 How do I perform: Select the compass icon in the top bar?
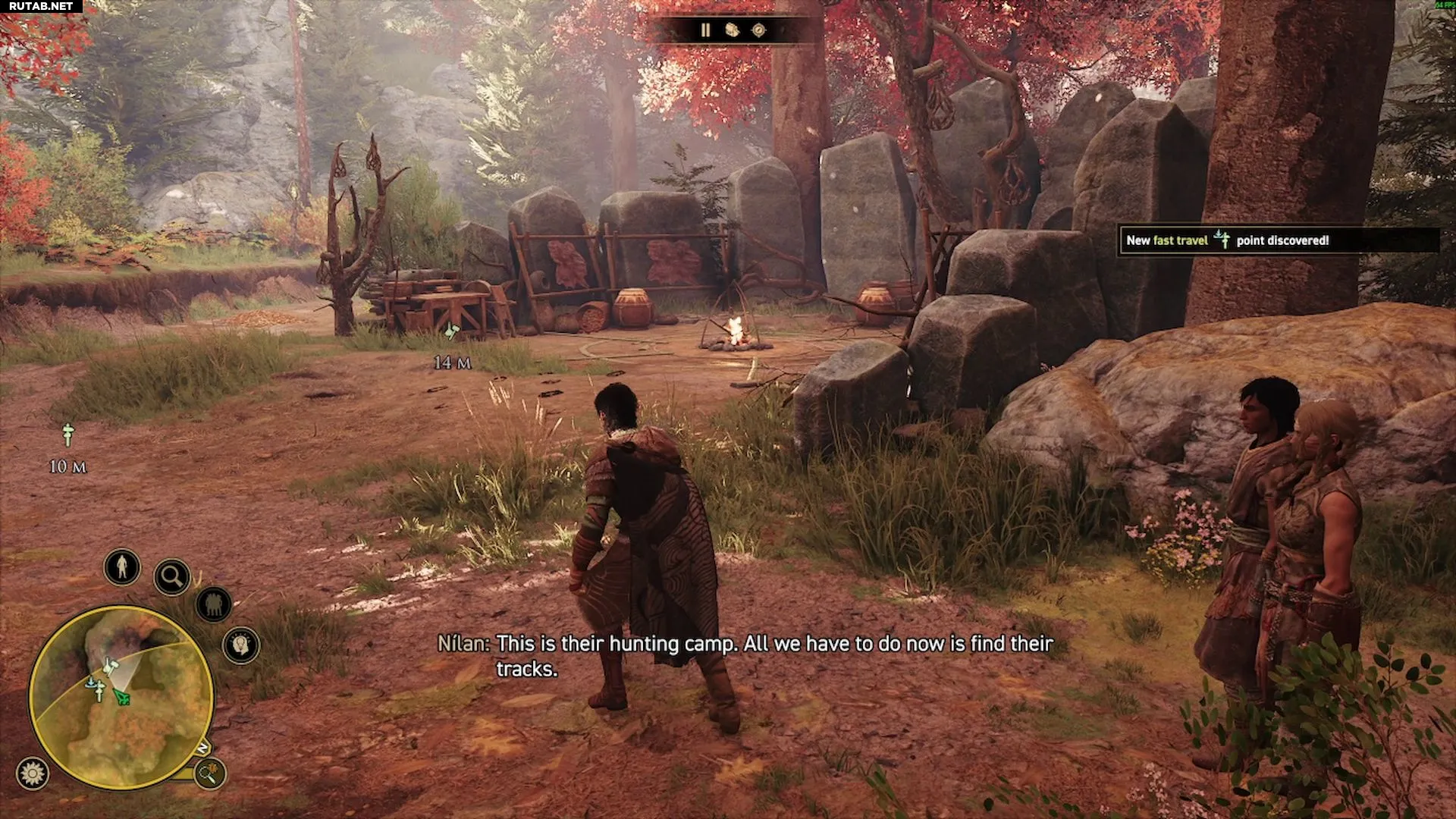click(758, 30)
